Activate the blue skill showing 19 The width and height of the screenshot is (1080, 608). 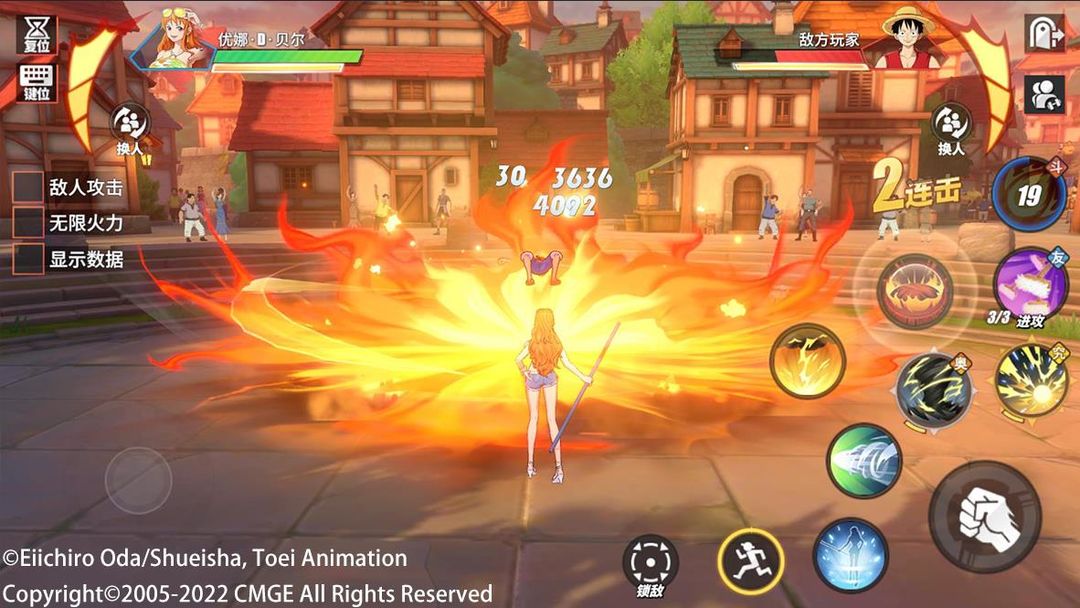pyautogui.click(x=1029, y=194)
